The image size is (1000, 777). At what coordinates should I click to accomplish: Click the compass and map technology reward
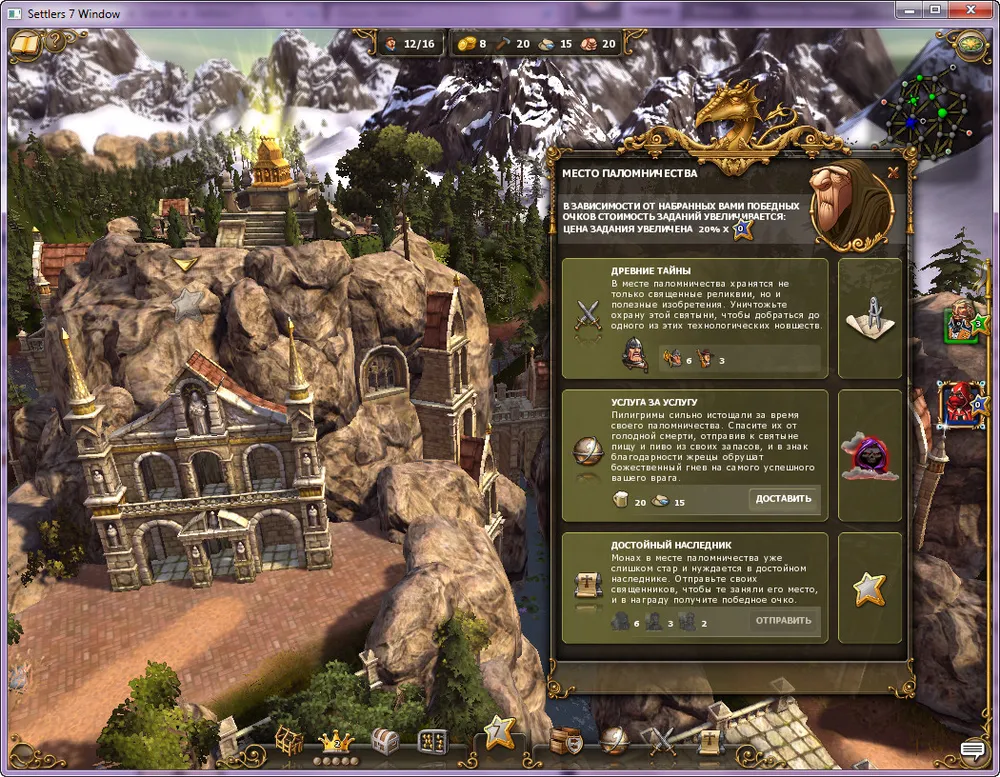coord(869,318)
